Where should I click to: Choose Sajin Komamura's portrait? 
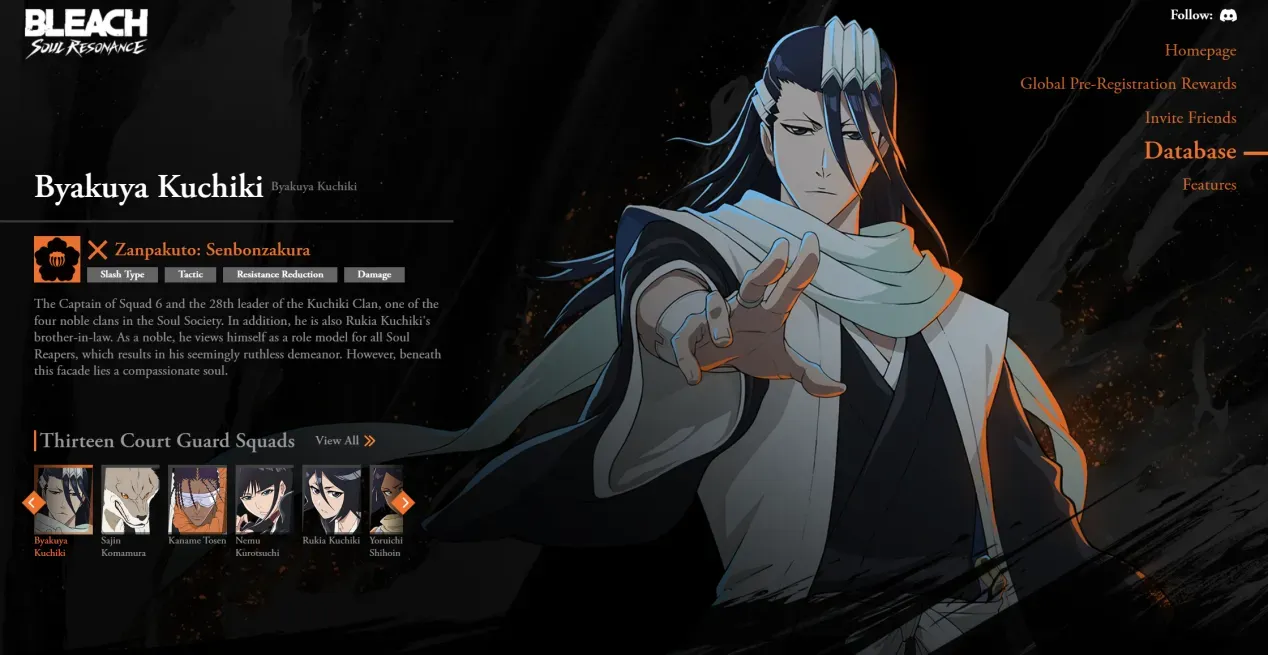(130, 499)
